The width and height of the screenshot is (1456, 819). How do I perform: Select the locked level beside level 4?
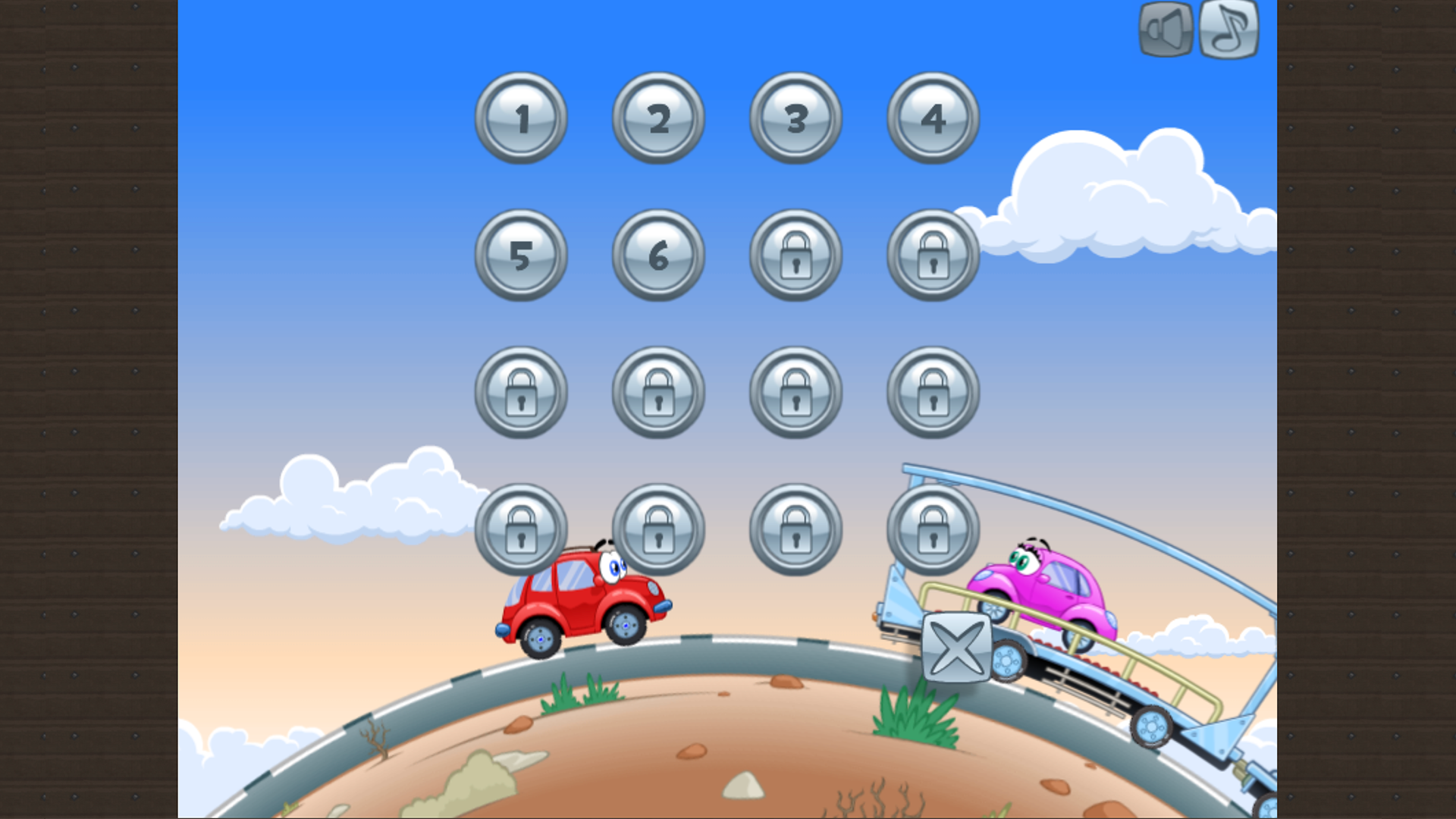(932, 256)
